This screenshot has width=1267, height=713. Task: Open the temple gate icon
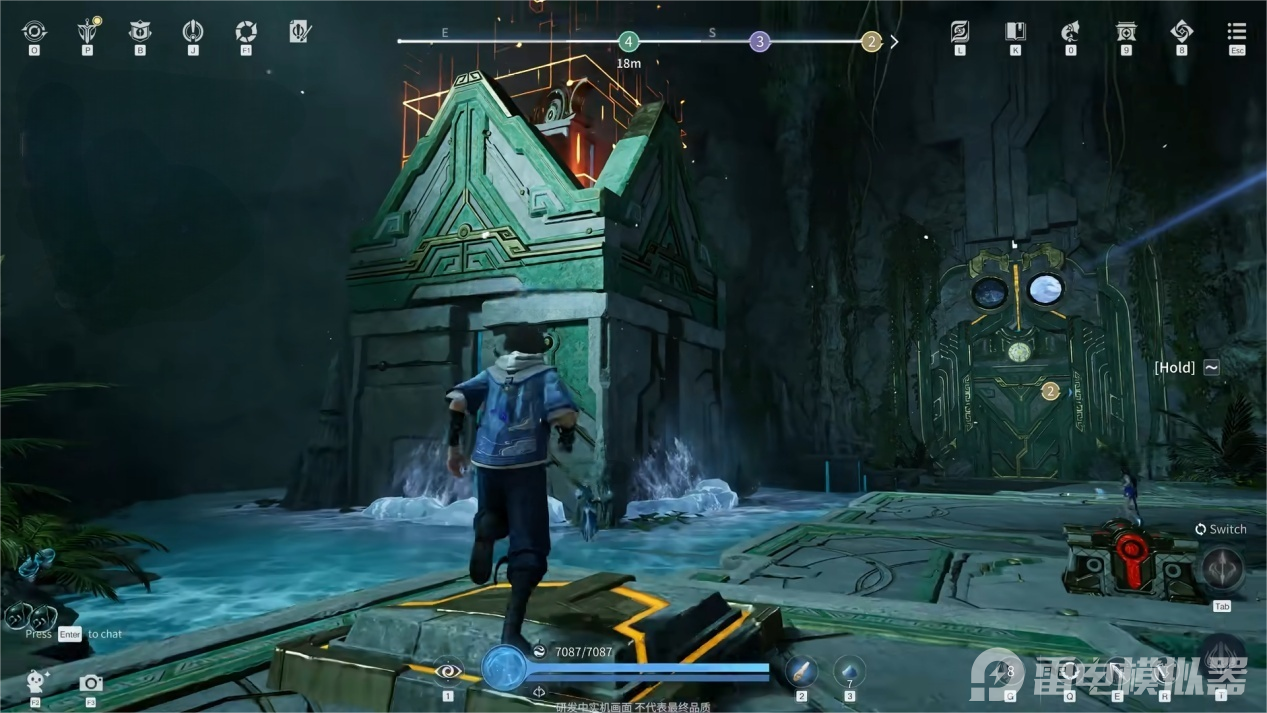[1126, 32]
